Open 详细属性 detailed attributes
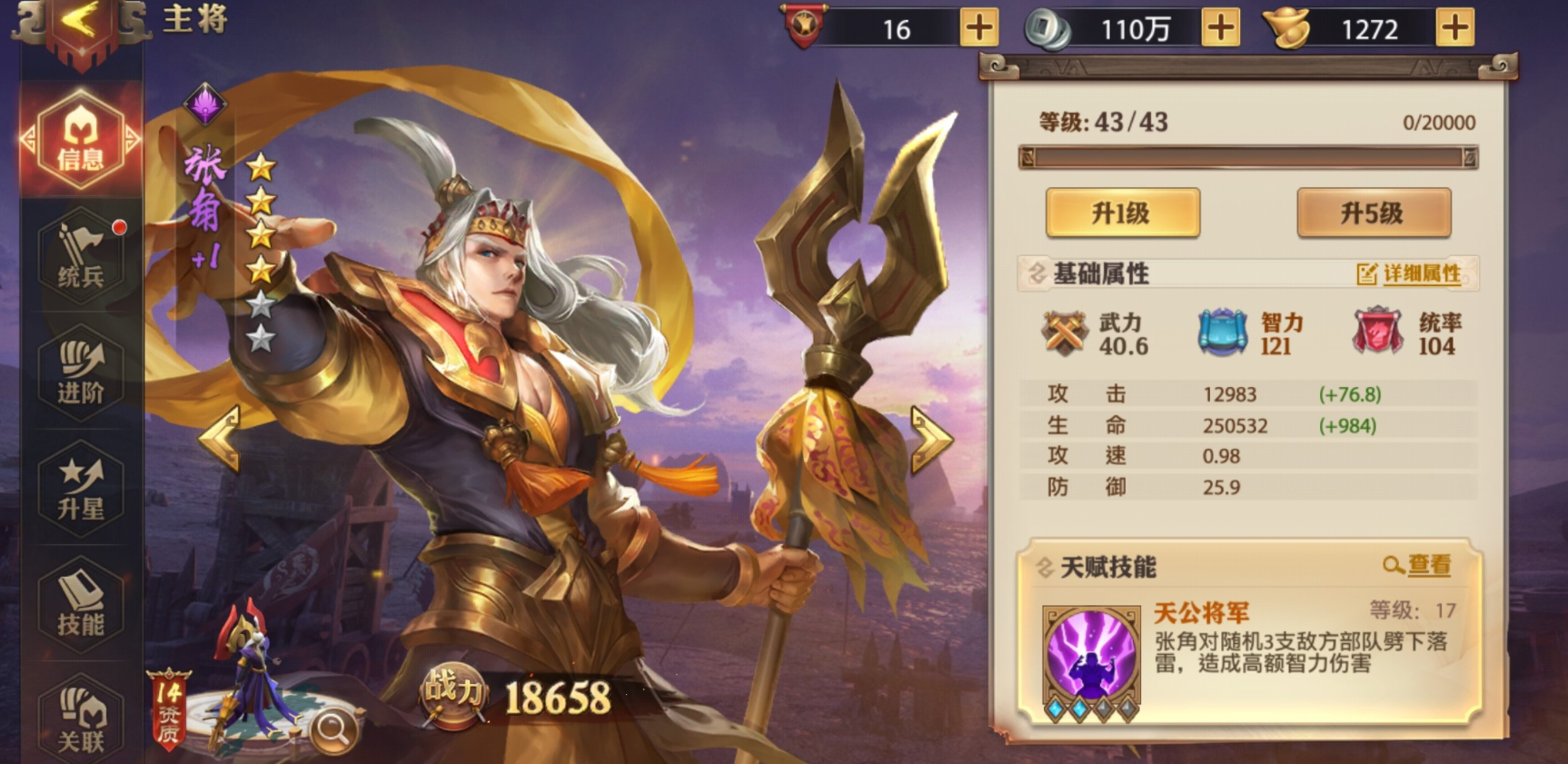Viewport: 1568px width, 764px height. tap(1410, 273)
